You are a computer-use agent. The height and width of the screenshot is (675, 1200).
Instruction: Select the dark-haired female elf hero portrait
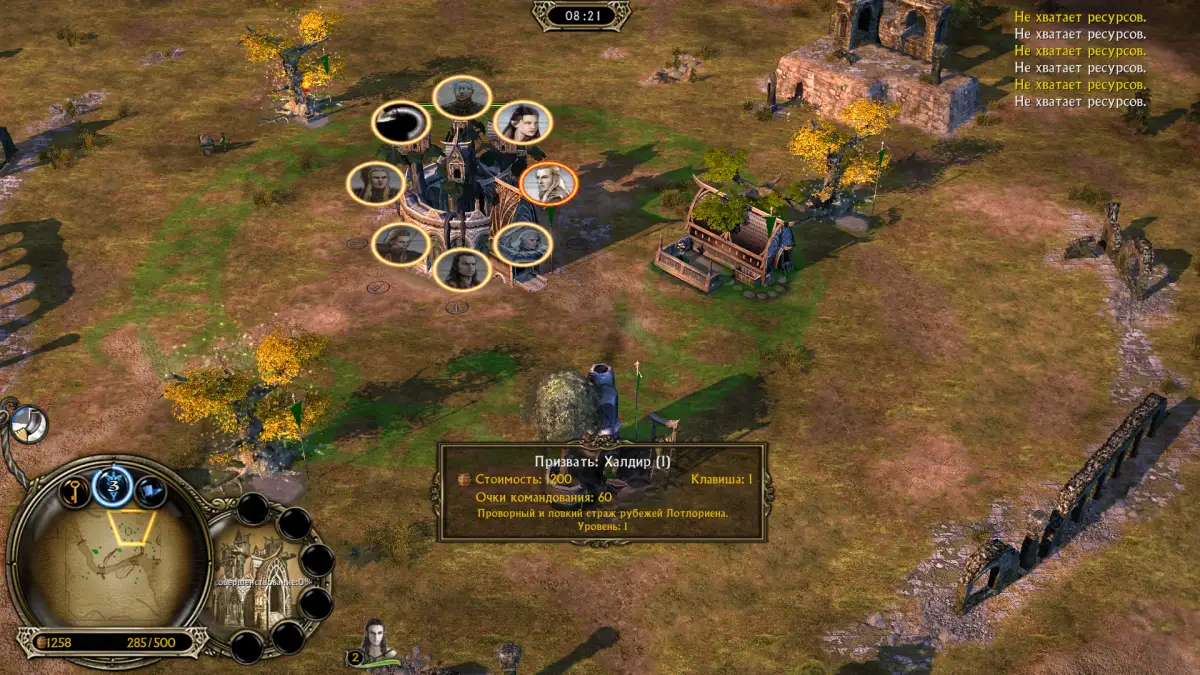pos(522,122)
